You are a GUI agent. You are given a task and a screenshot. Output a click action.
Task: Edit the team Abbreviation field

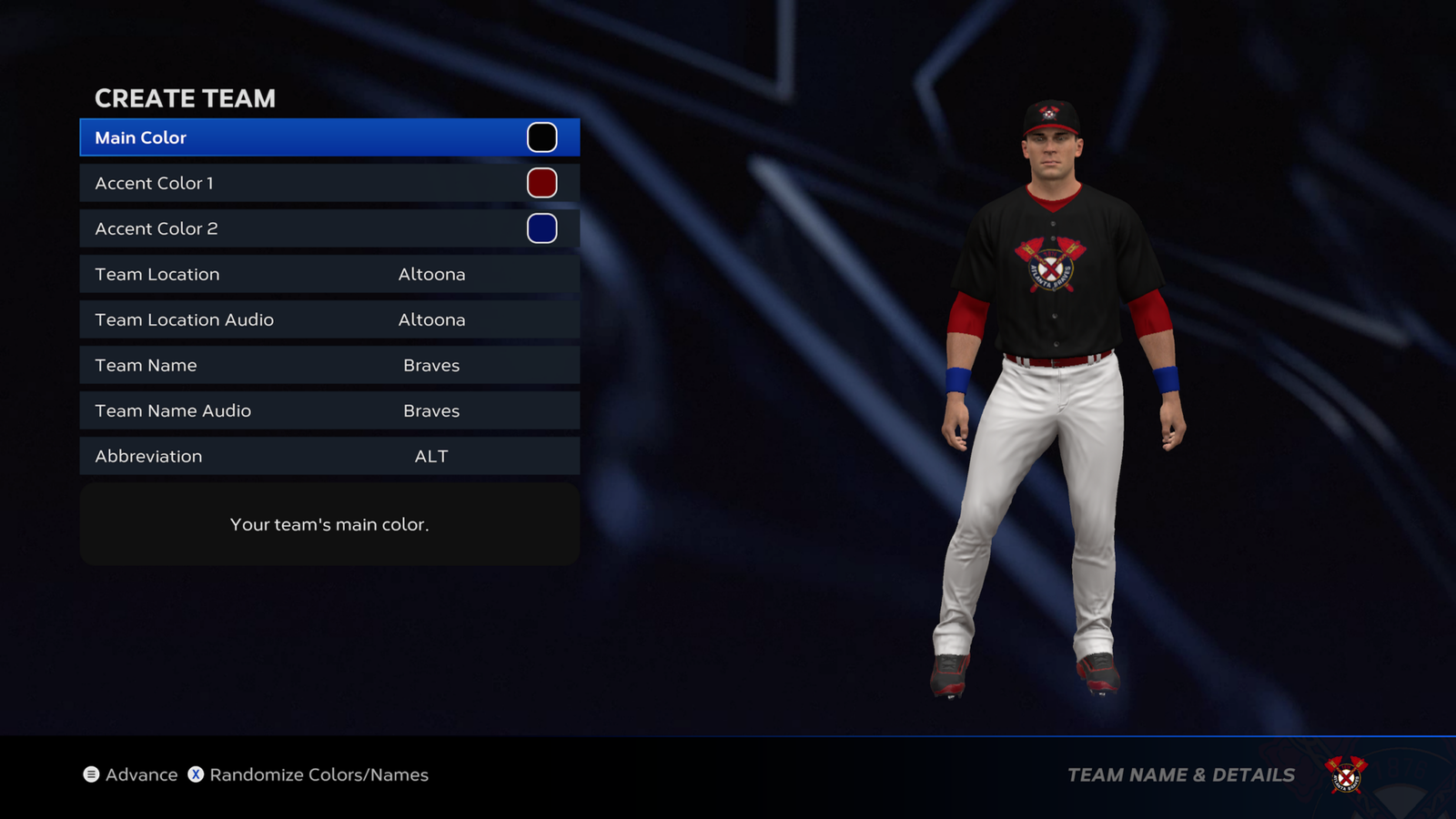[329, 456]
